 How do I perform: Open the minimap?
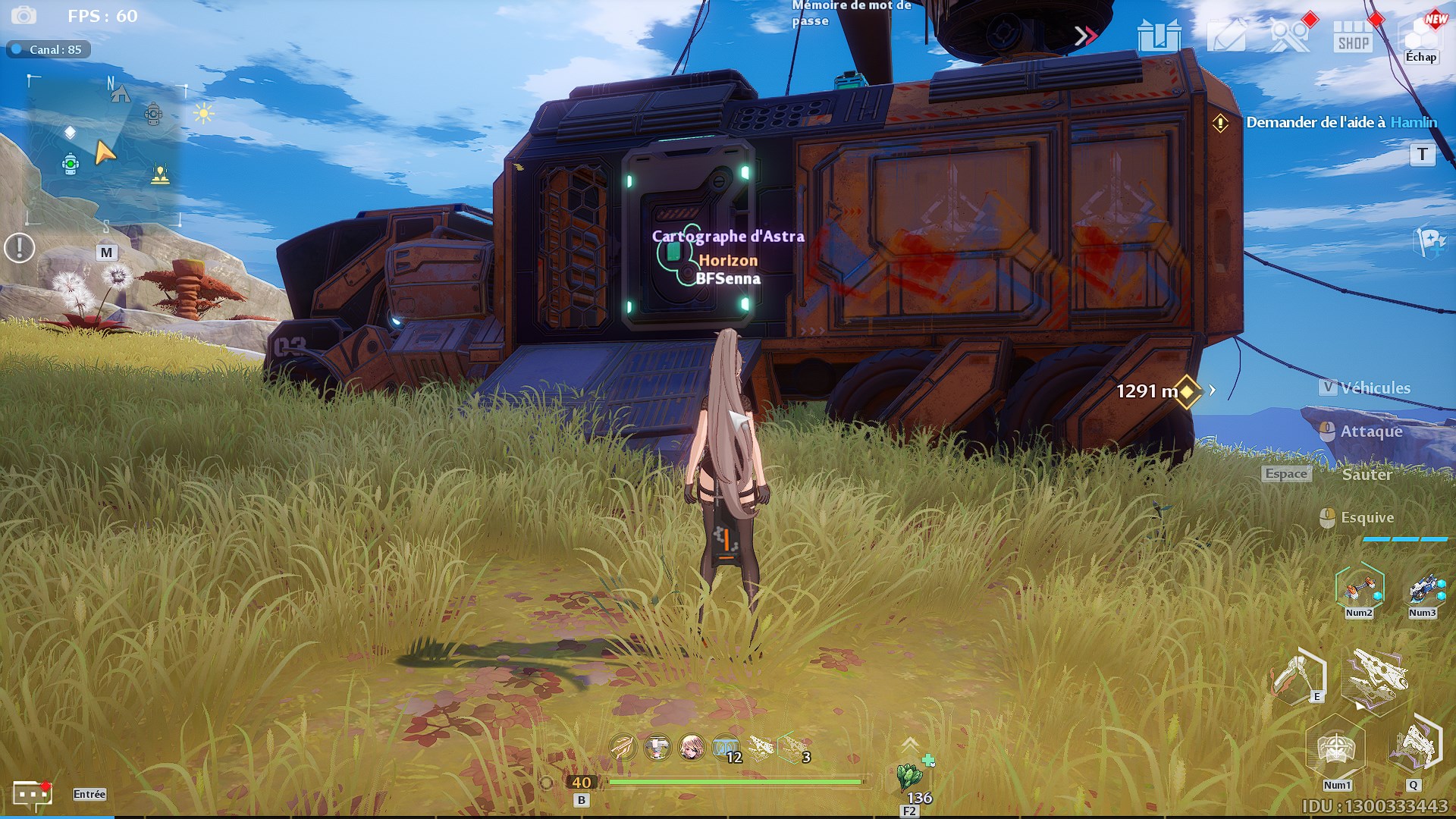pos(105,150)
